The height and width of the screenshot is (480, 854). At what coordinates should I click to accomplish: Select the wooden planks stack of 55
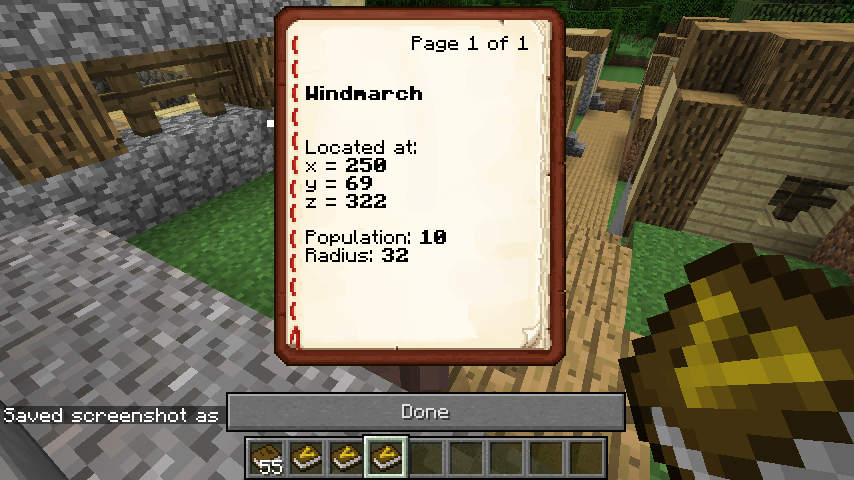[267, 457]
